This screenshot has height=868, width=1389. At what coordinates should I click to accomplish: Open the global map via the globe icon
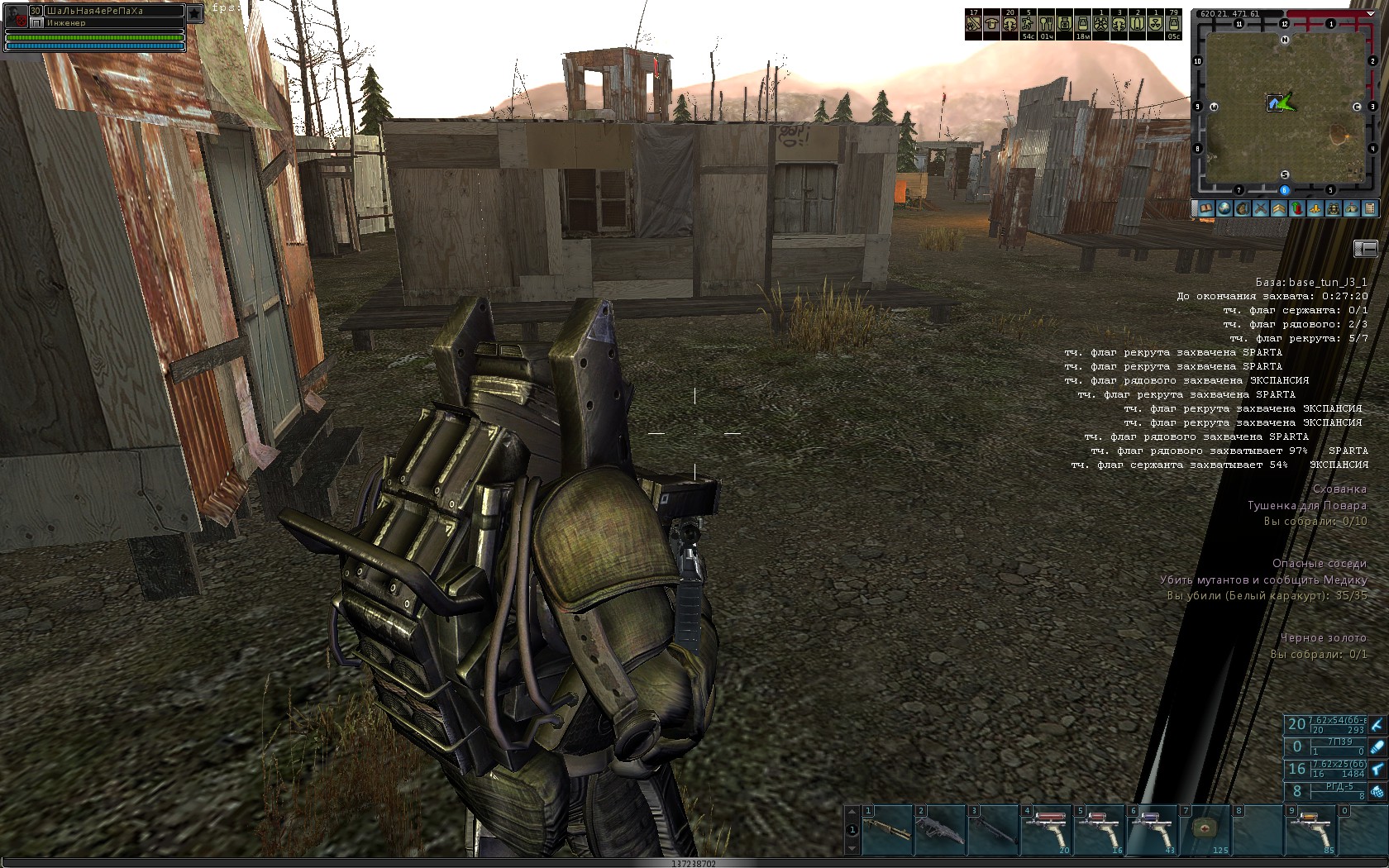(x=1223, y=208)
